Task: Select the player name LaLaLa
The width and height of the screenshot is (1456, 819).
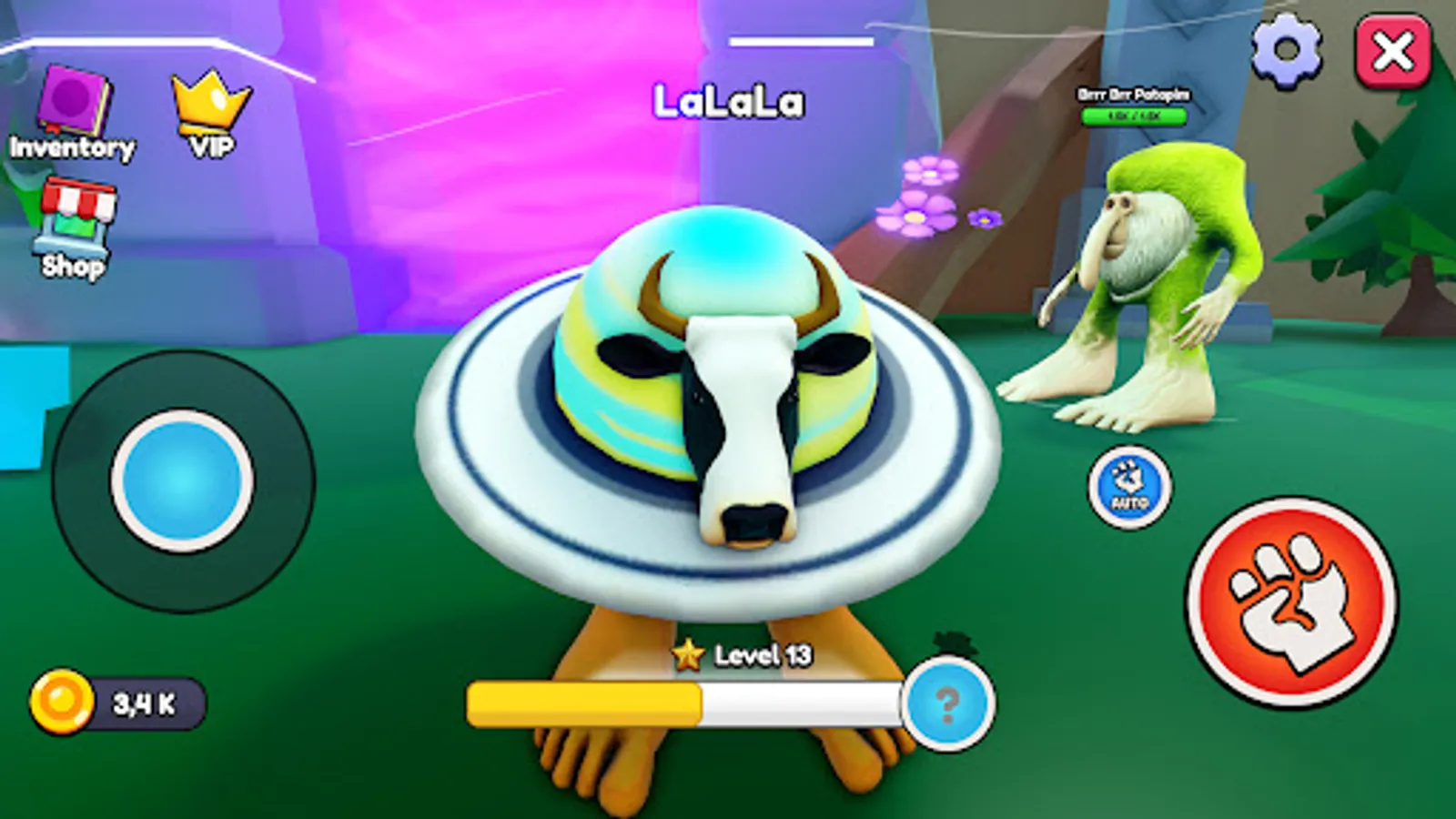Action: [x=728, y=102]
